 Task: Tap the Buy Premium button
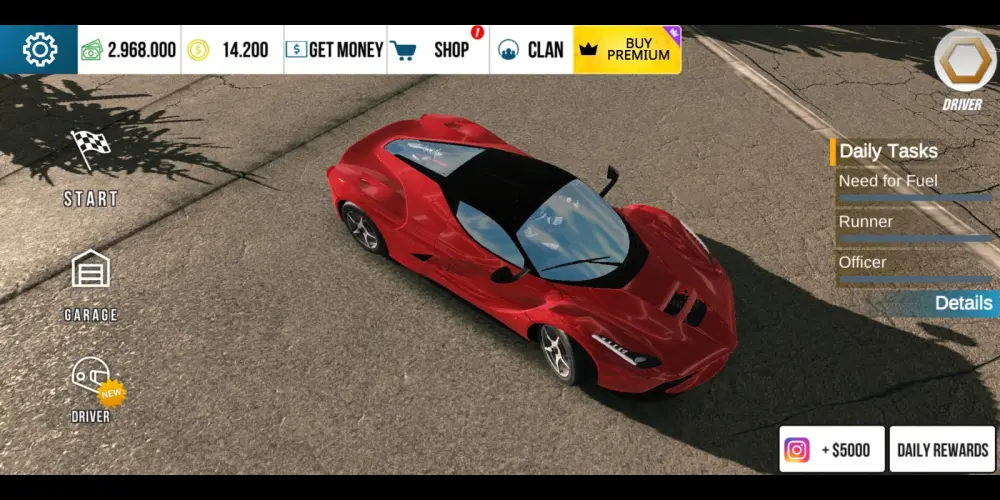click(627, 49)
